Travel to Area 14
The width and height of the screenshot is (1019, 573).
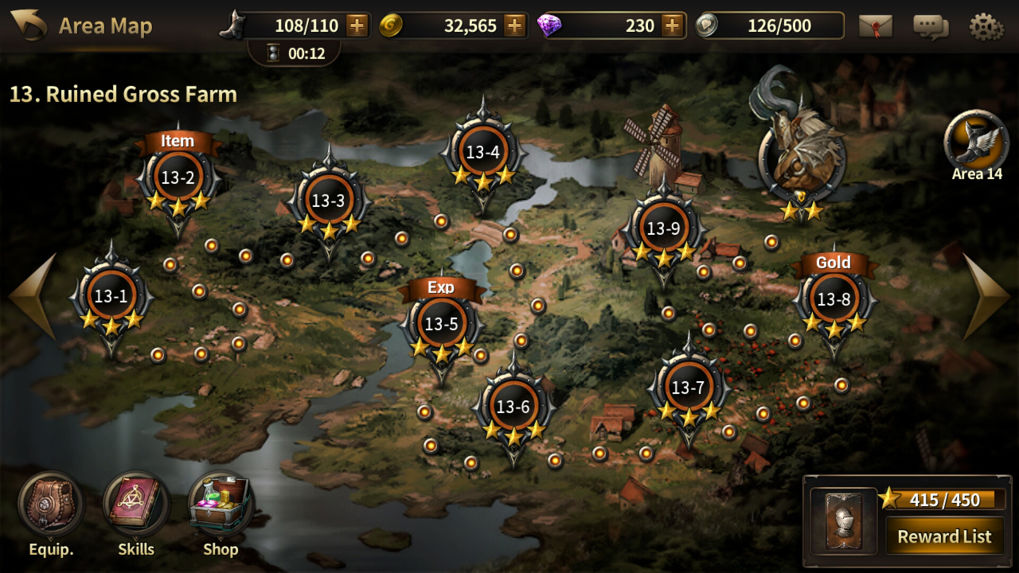(976, 143)
